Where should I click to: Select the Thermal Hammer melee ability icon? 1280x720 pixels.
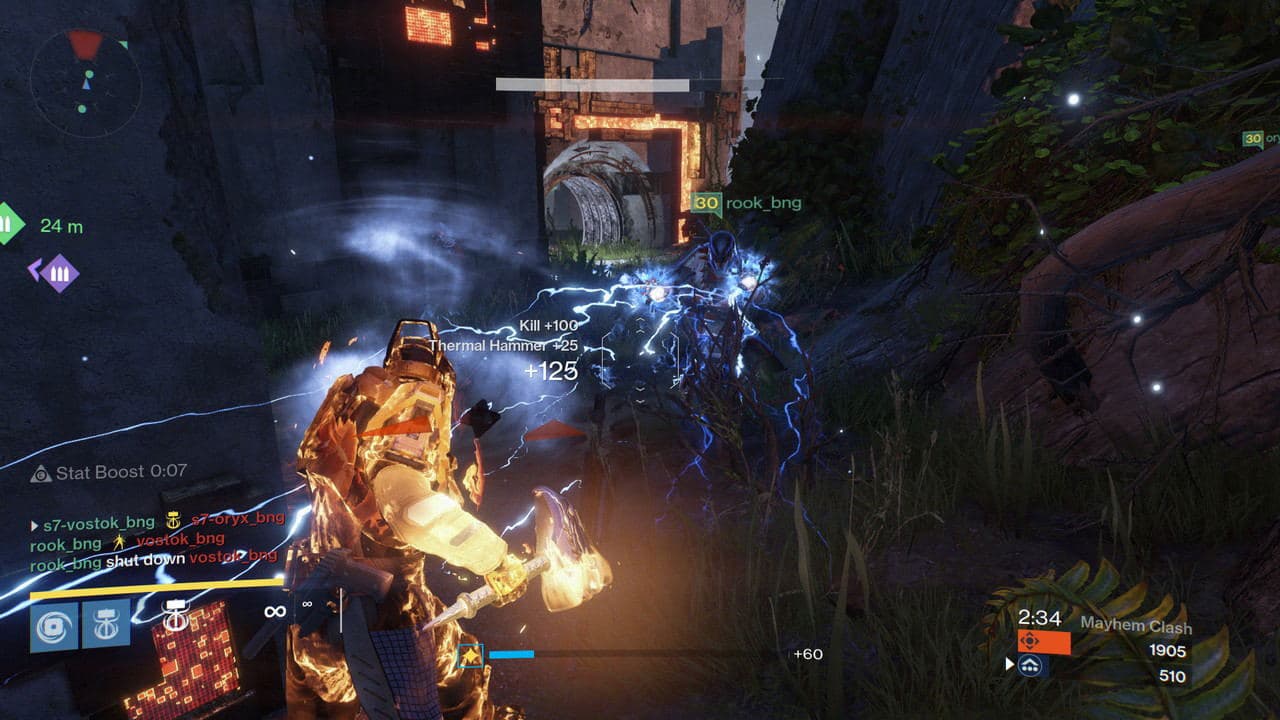point(105,625)
